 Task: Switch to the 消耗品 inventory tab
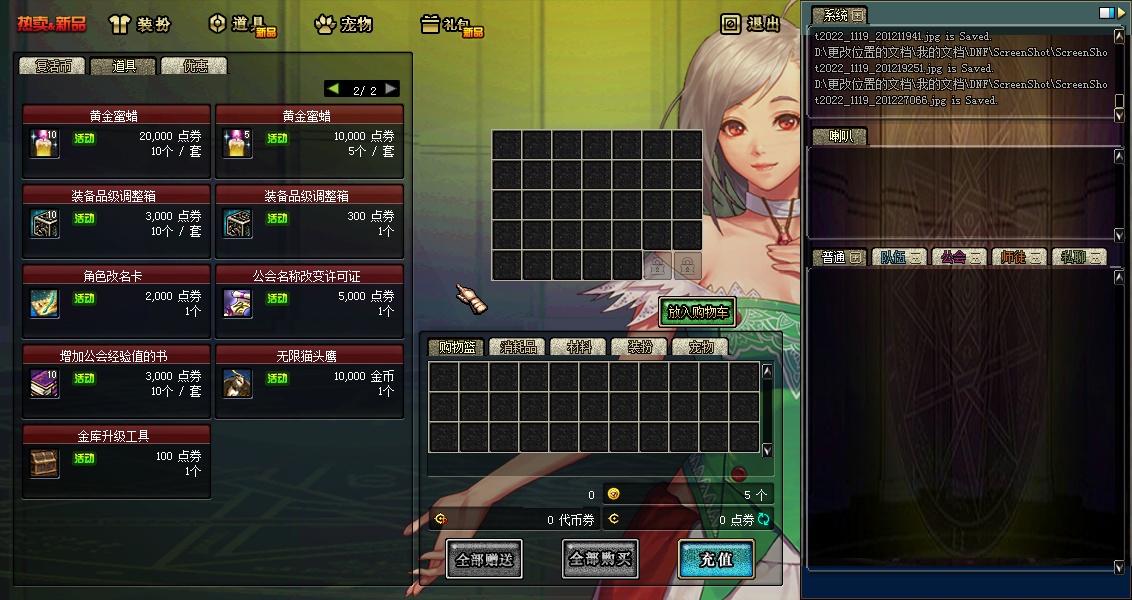[x=518, y=347]
